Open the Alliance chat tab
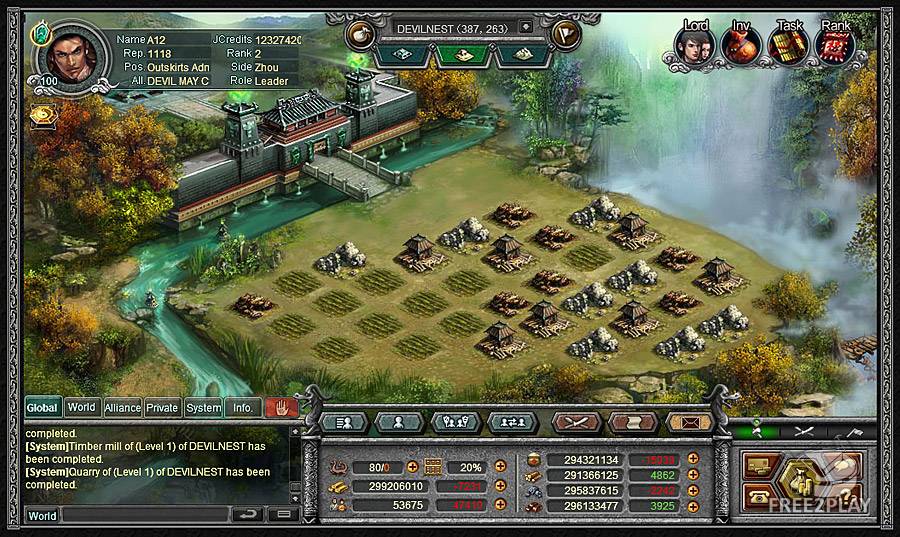 [x=122, y=408]
